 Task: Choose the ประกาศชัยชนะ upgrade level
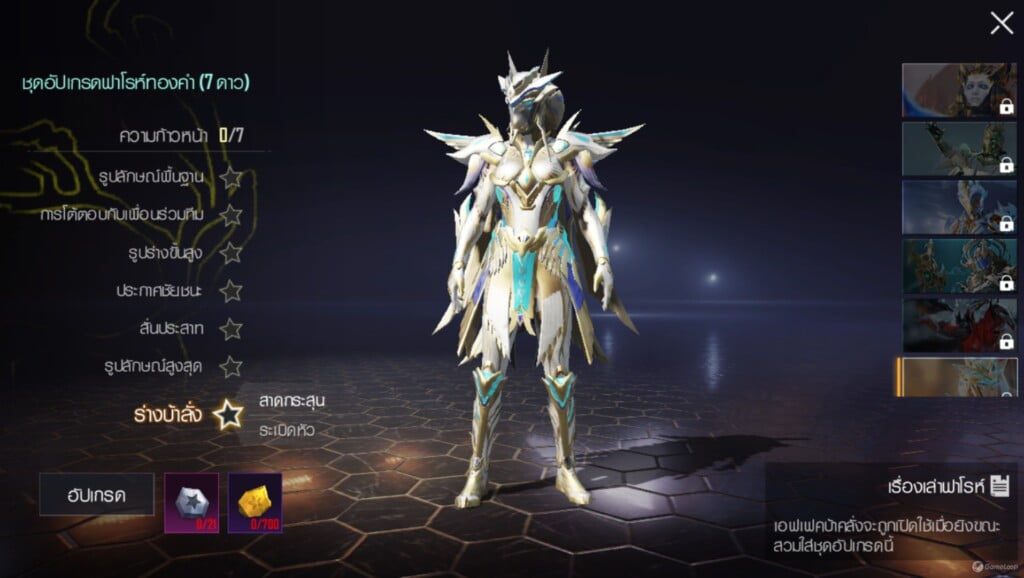(x=231, y=291)
